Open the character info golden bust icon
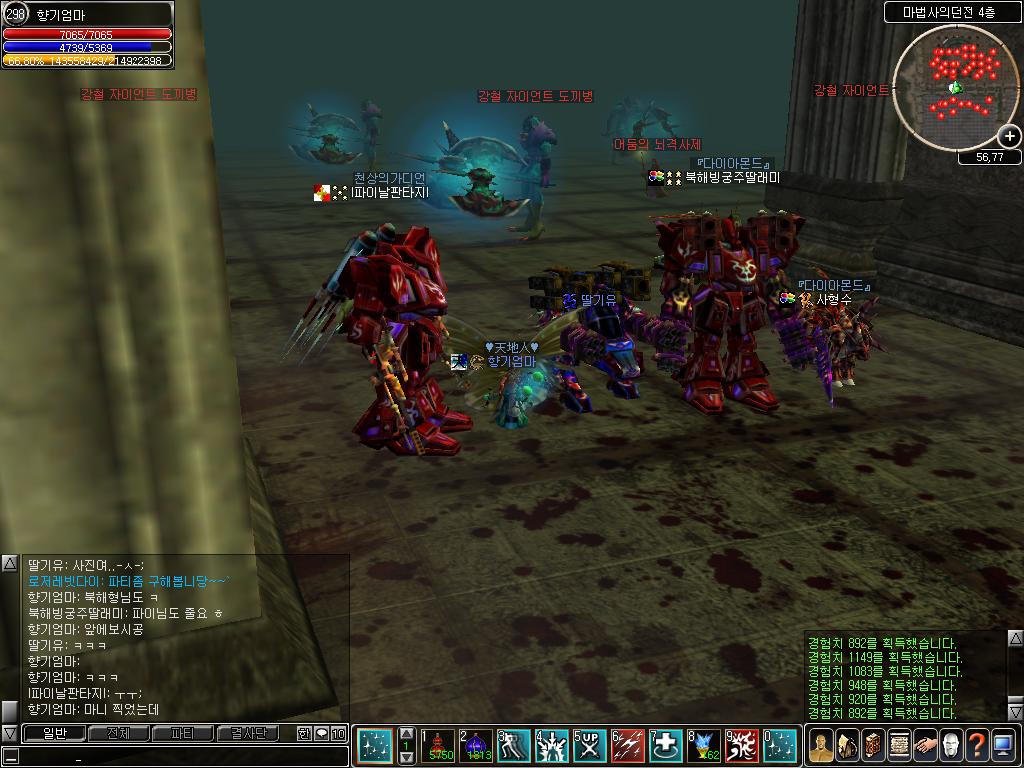1024x768 pixels. pos(821,746)
